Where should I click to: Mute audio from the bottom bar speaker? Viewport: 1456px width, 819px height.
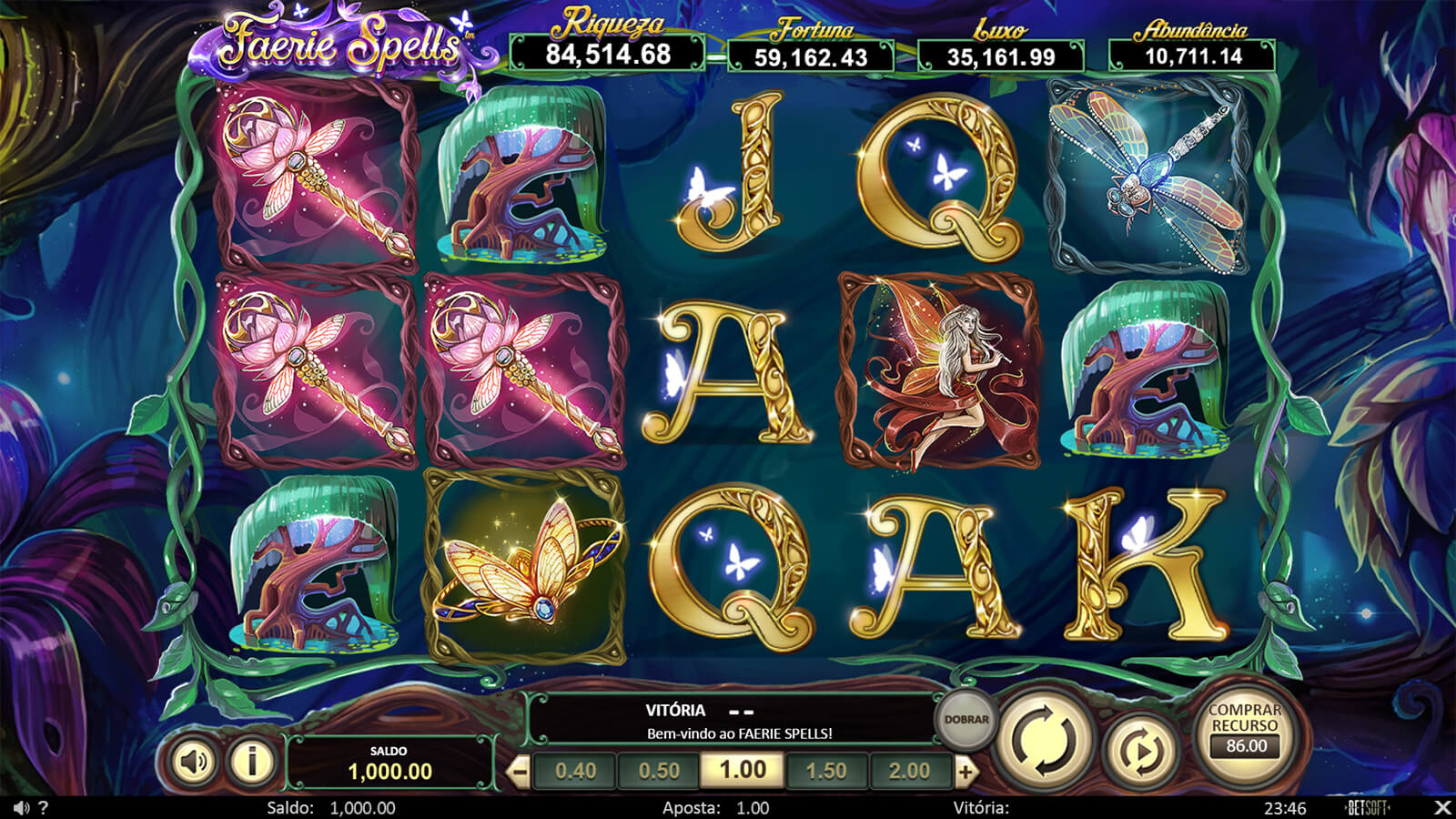click(x=21, y=808)
